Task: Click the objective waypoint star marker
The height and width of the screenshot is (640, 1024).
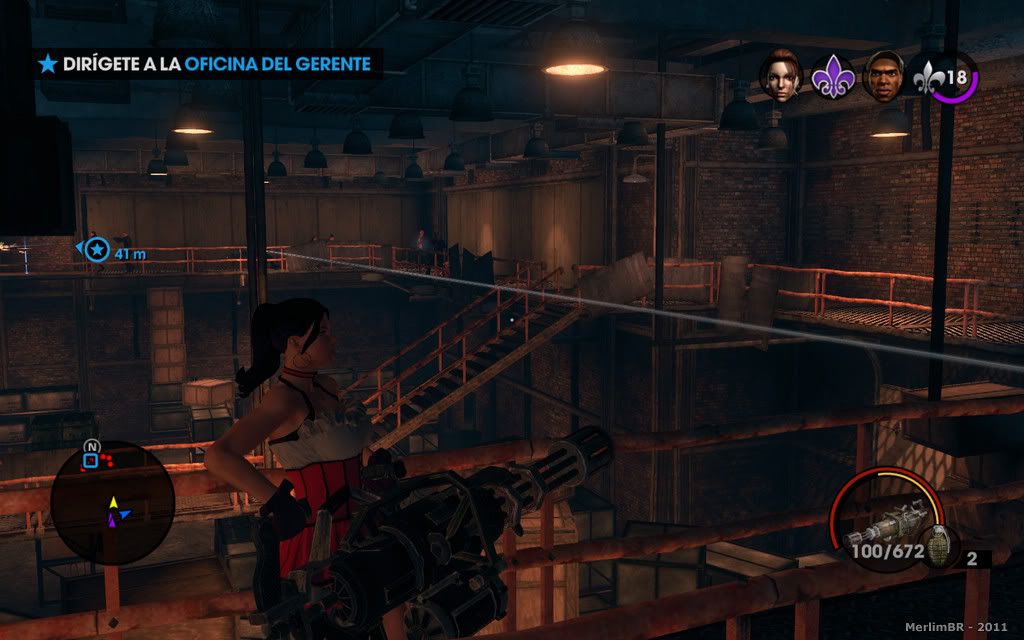Action: coord(96,250)
